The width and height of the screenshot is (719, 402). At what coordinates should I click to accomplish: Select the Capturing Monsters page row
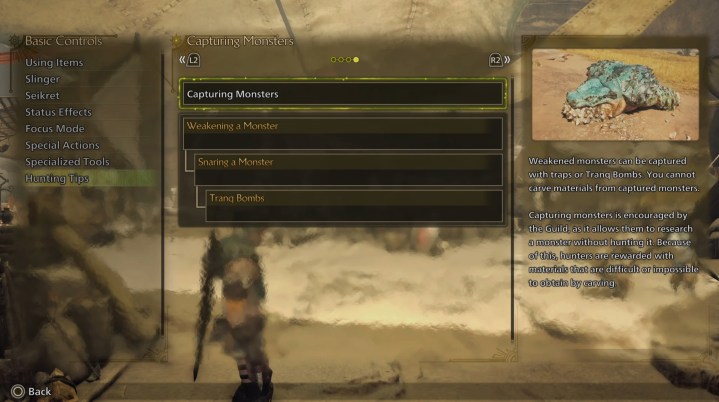pyautogui.click(x=342, y=94)
